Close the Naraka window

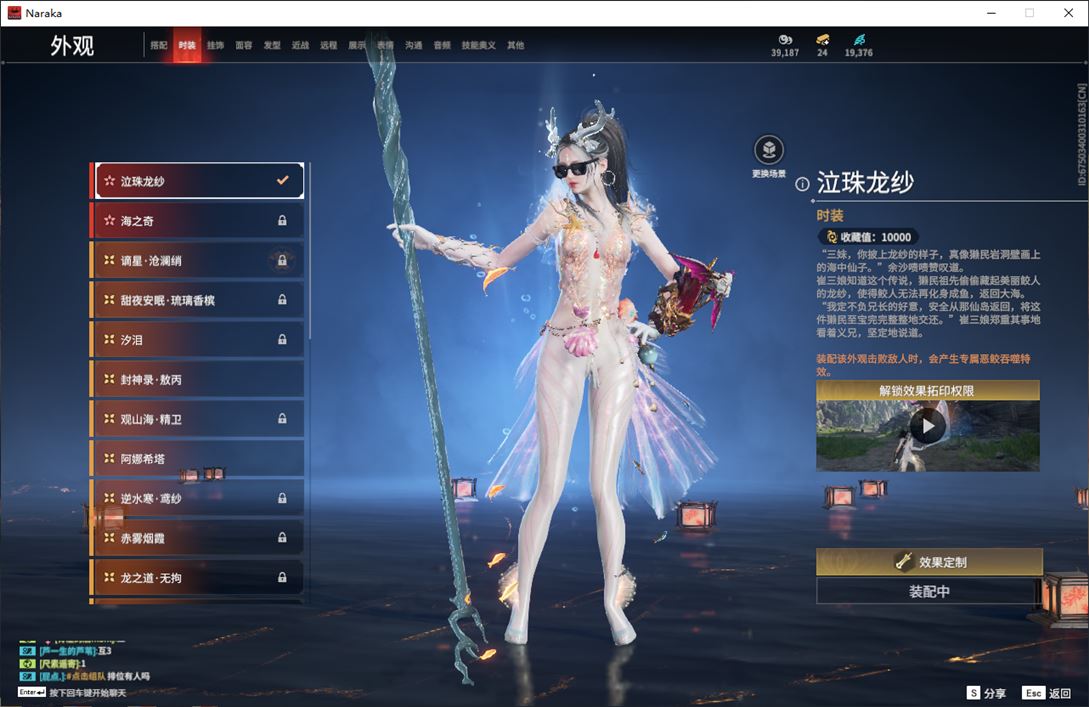(x=1066, y=13)
